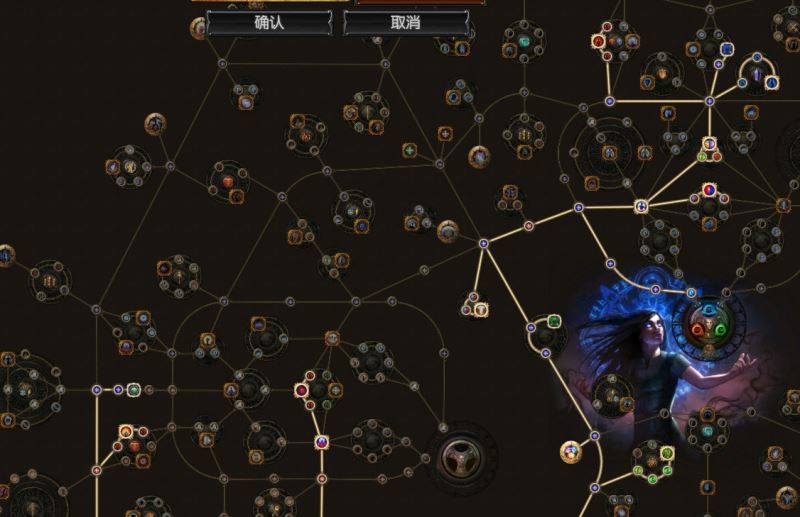Cancel the changes with the 取消 button
This screenshot has width=800, height=517.
(406, 22)
